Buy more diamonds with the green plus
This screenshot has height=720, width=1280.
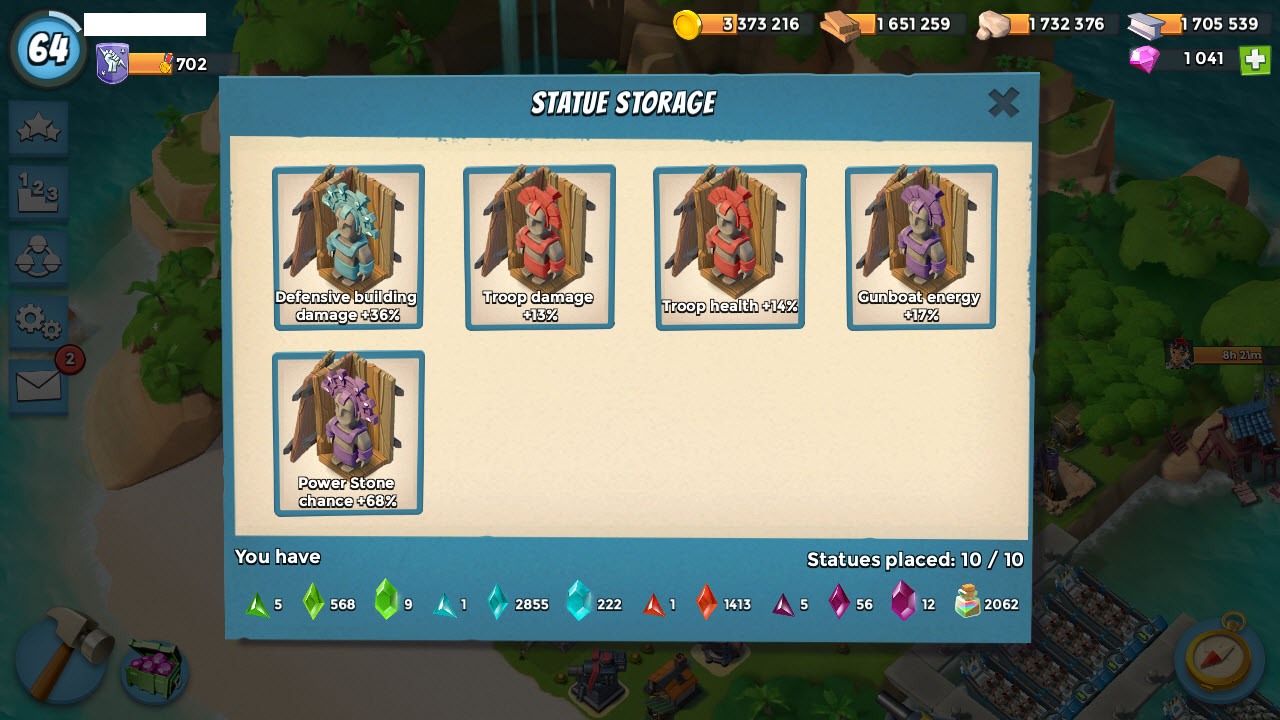coord(1255,60)
